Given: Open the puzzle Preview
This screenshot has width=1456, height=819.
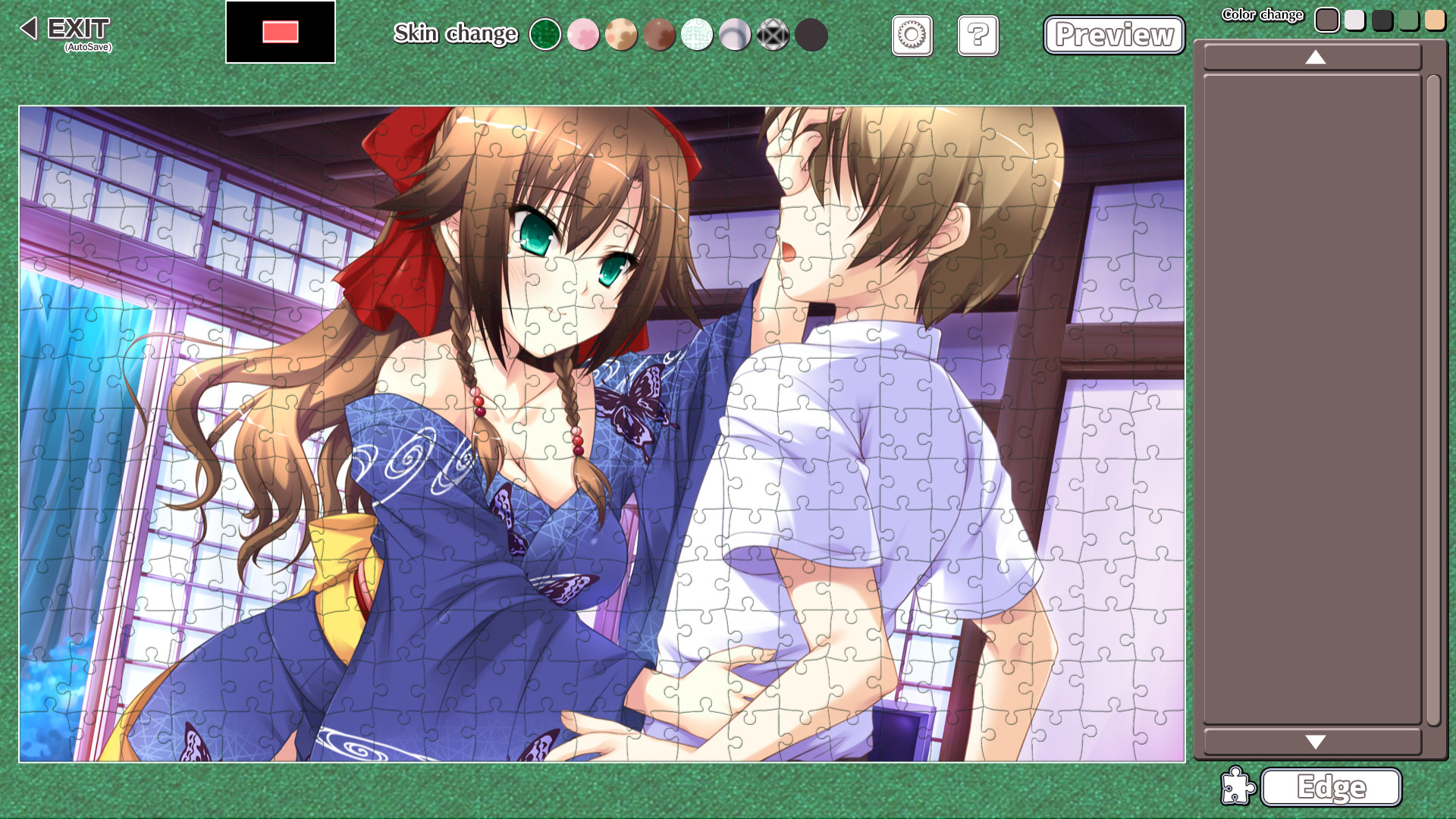Looking at the screenshot, I should pos(1113,35).
